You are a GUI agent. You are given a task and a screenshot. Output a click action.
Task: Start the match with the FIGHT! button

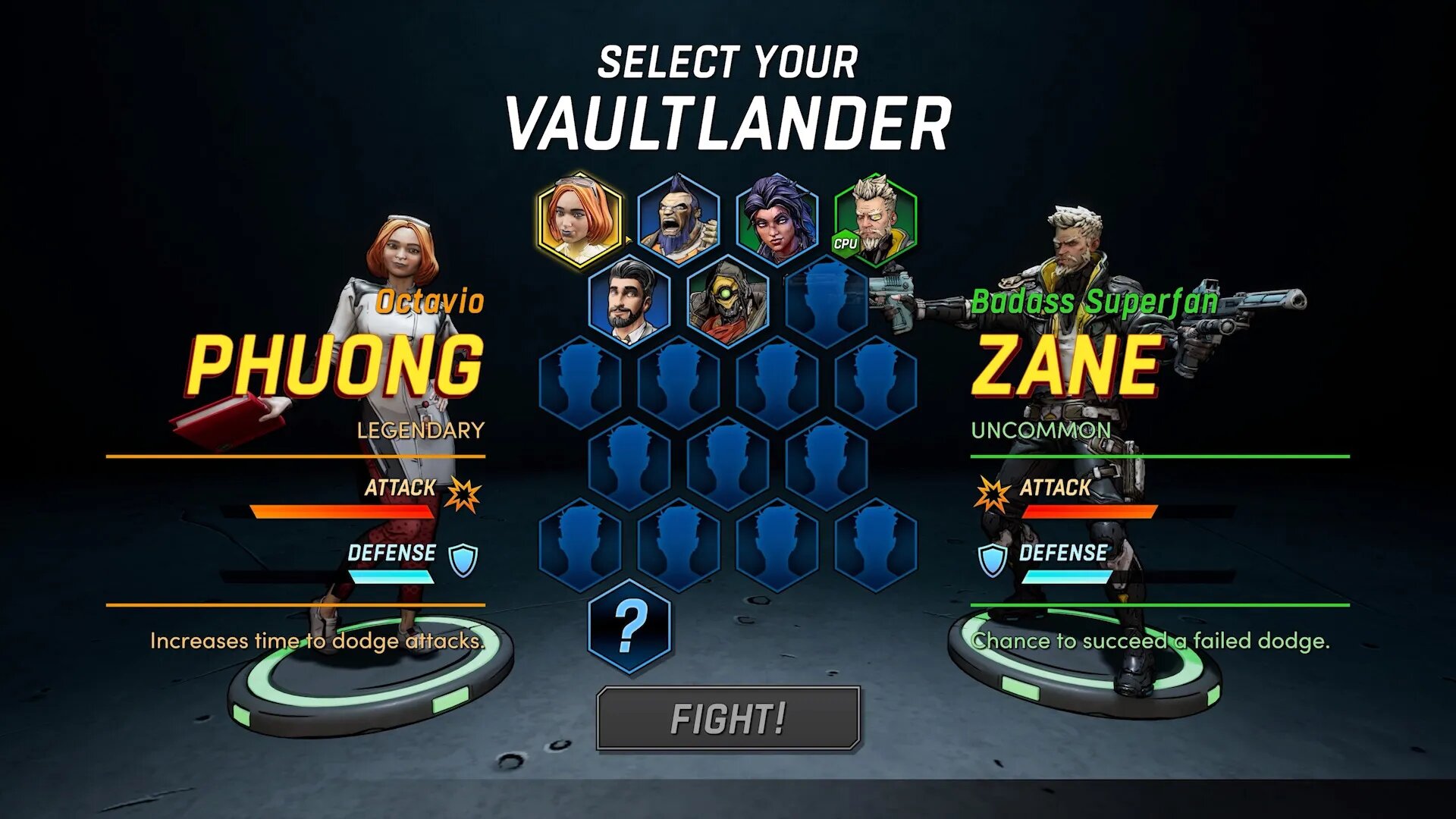[x=728, y=718]
